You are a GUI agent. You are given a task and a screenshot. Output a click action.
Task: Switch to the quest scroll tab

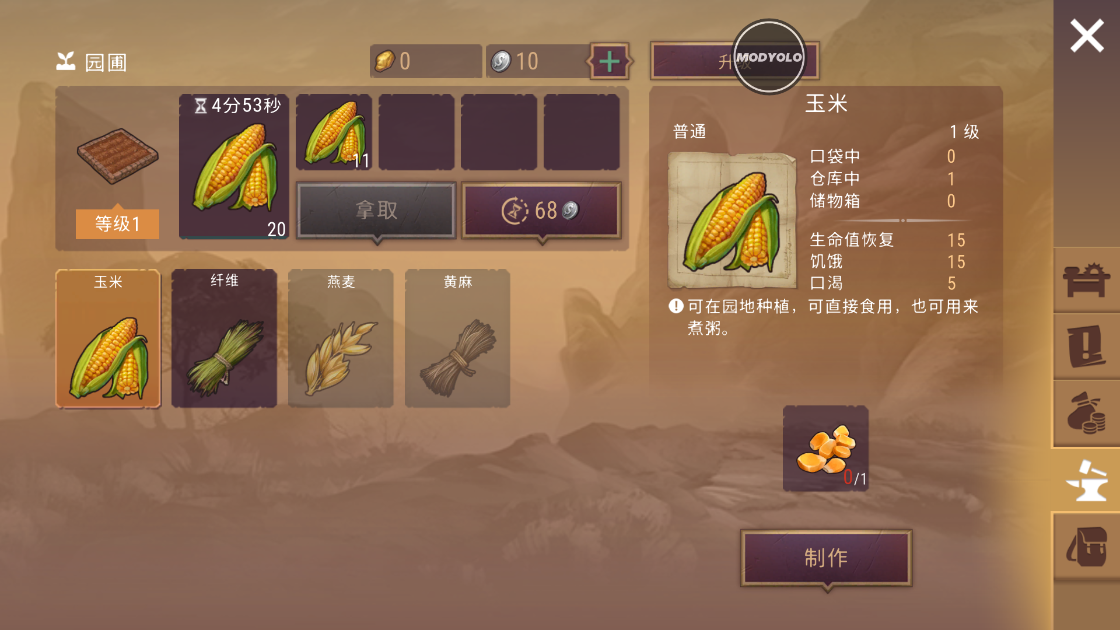pyautogui.click(x=1086, y=345)
